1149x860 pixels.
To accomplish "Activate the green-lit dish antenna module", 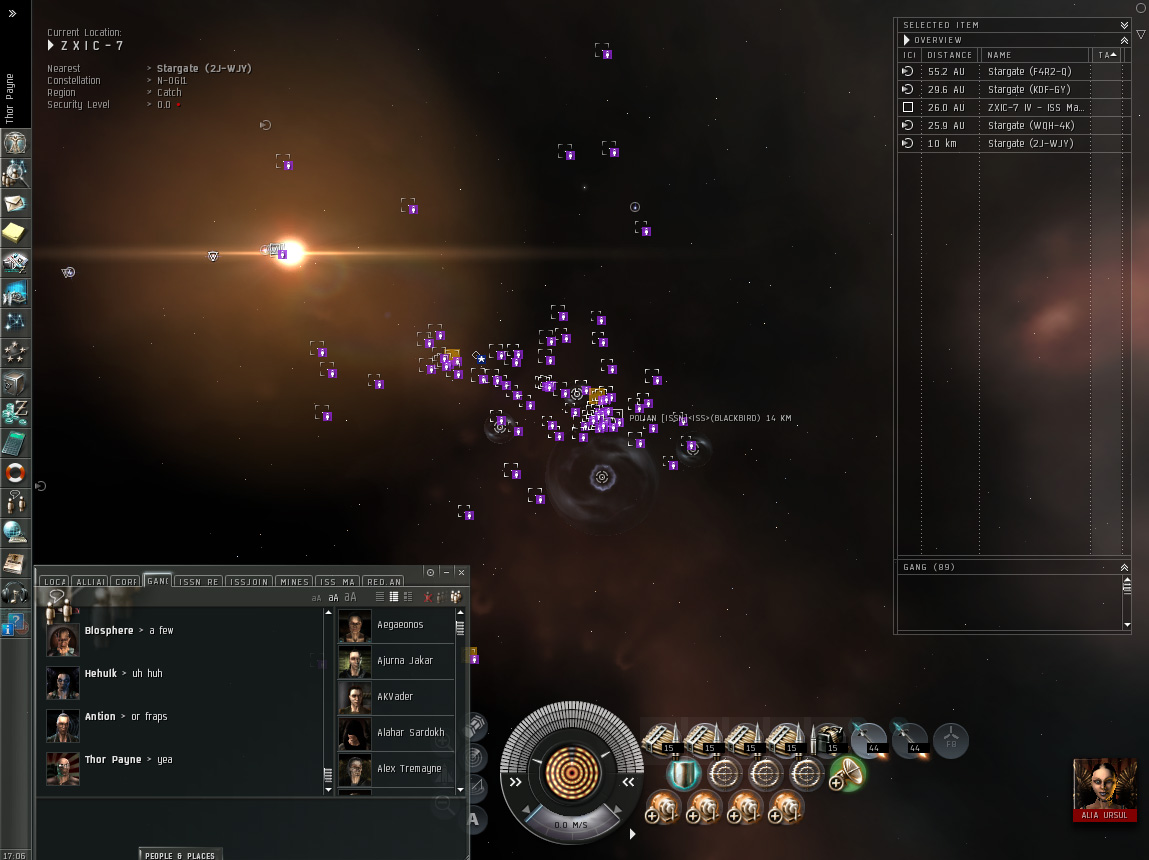I will (846, 773).
